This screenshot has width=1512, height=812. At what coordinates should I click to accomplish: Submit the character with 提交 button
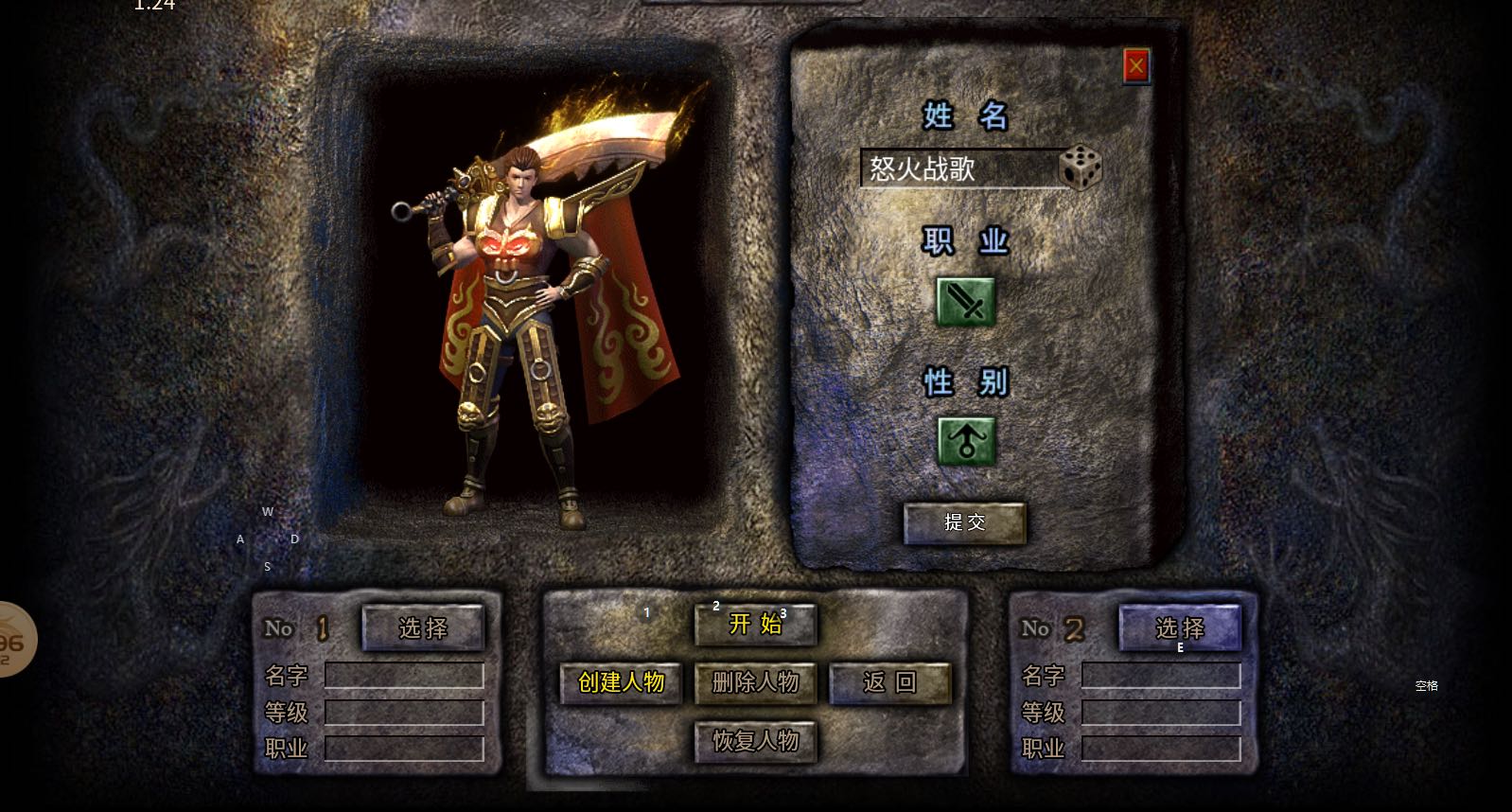coord(964,522)
